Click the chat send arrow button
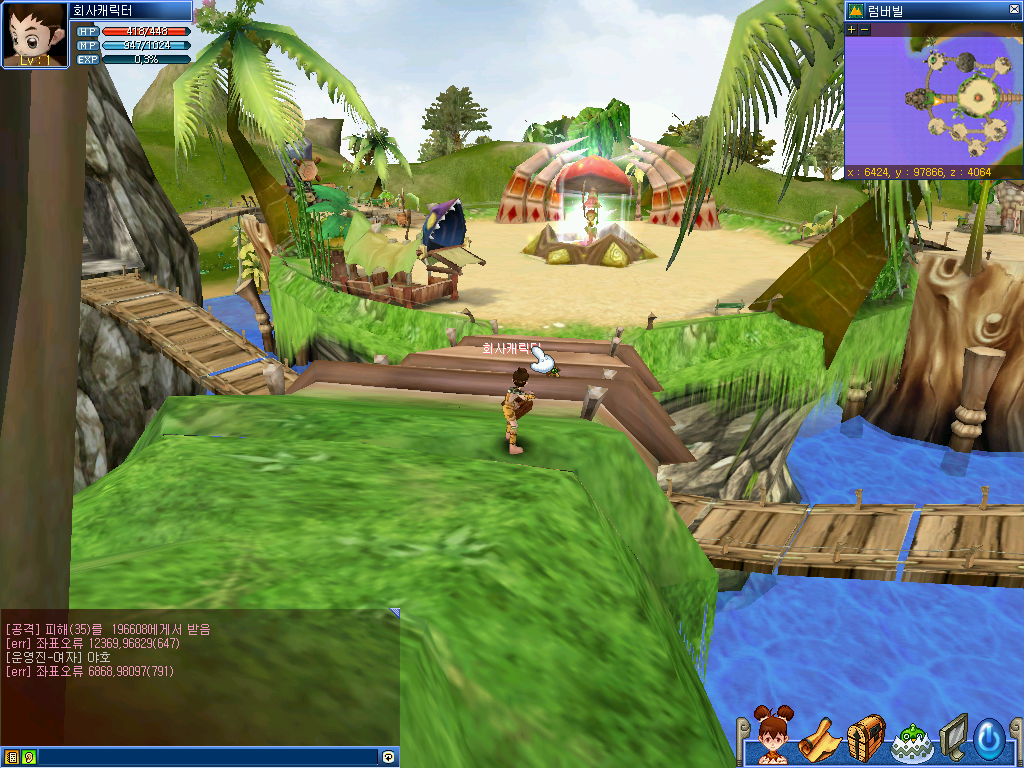The height and width of the screenshot is (768, 1024). tap(388, 757)
